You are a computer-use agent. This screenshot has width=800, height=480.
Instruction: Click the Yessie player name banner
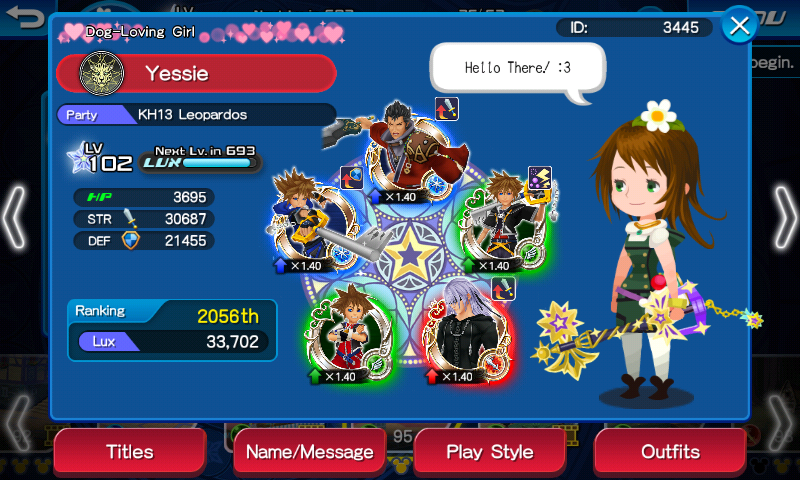point(196,73)
